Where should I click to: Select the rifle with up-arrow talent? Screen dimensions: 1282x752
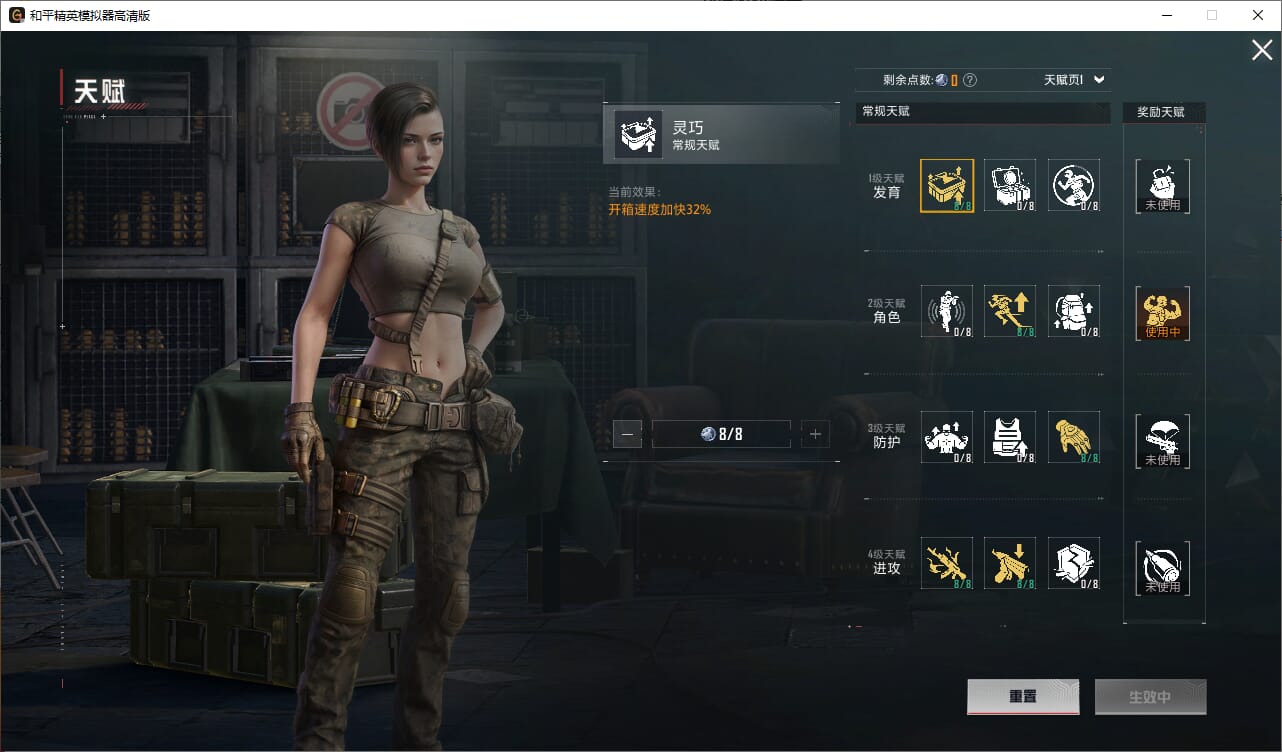click(946, 563)
